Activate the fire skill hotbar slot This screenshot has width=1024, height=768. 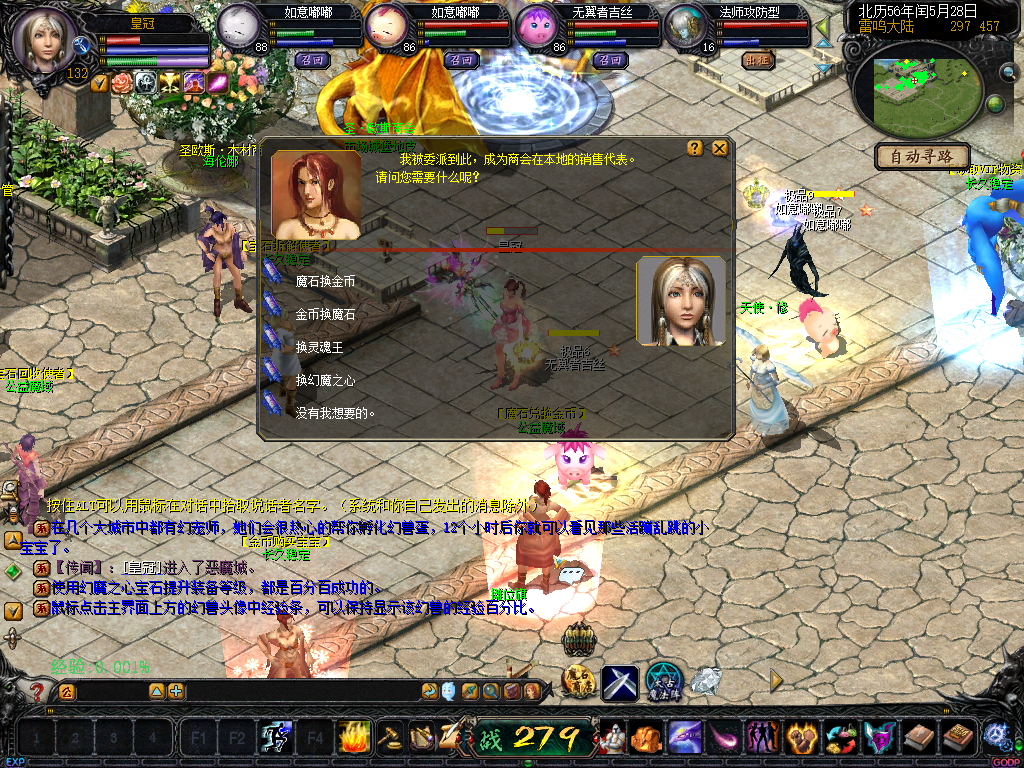[x=354, y=738]
